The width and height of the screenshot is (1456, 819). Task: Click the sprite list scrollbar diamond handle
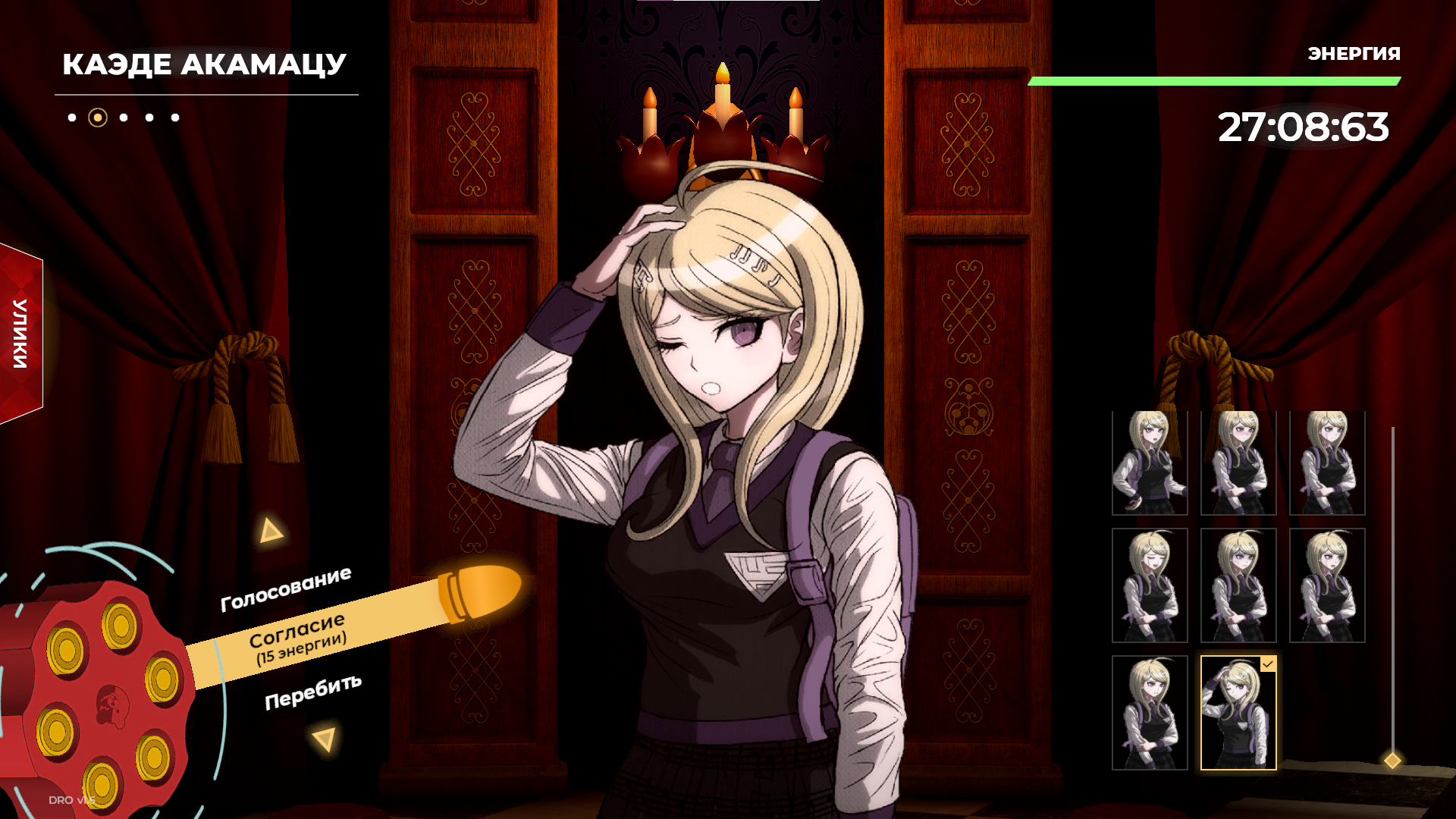click(x=1392, y=760)
